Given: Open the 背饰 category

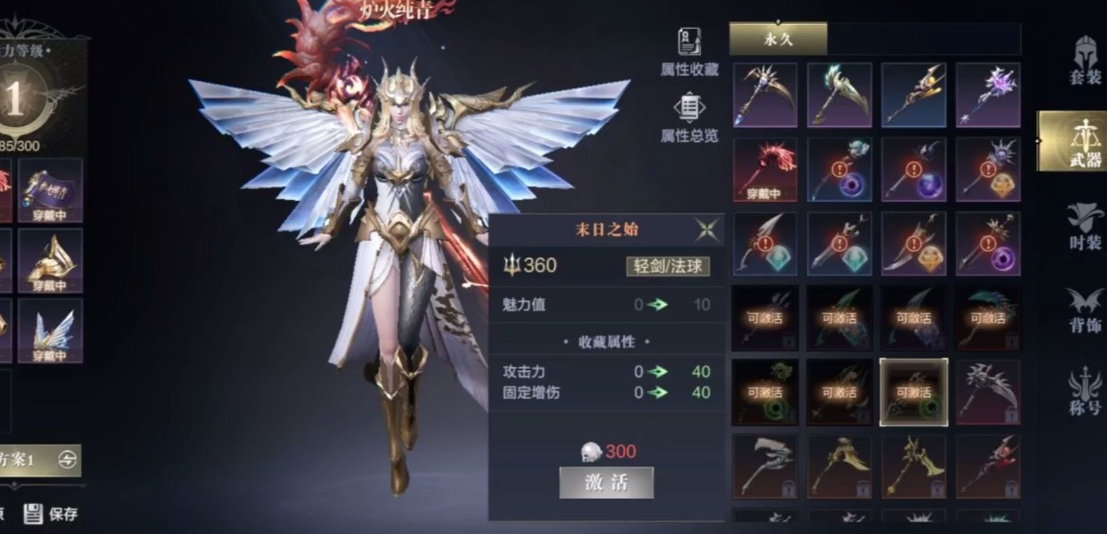Looking at the screenshot, I should (1084, 311).
